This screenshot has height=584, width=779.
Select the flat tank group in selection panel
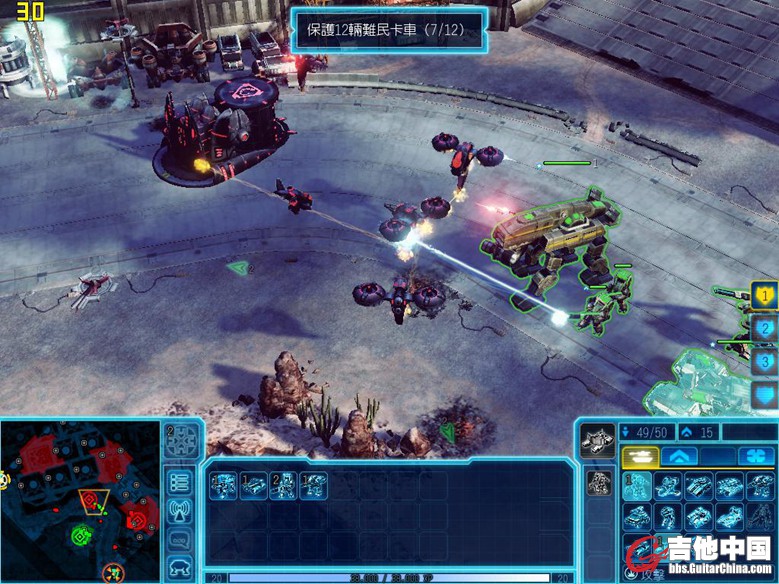pyautogui.click(x=253, y=486)
